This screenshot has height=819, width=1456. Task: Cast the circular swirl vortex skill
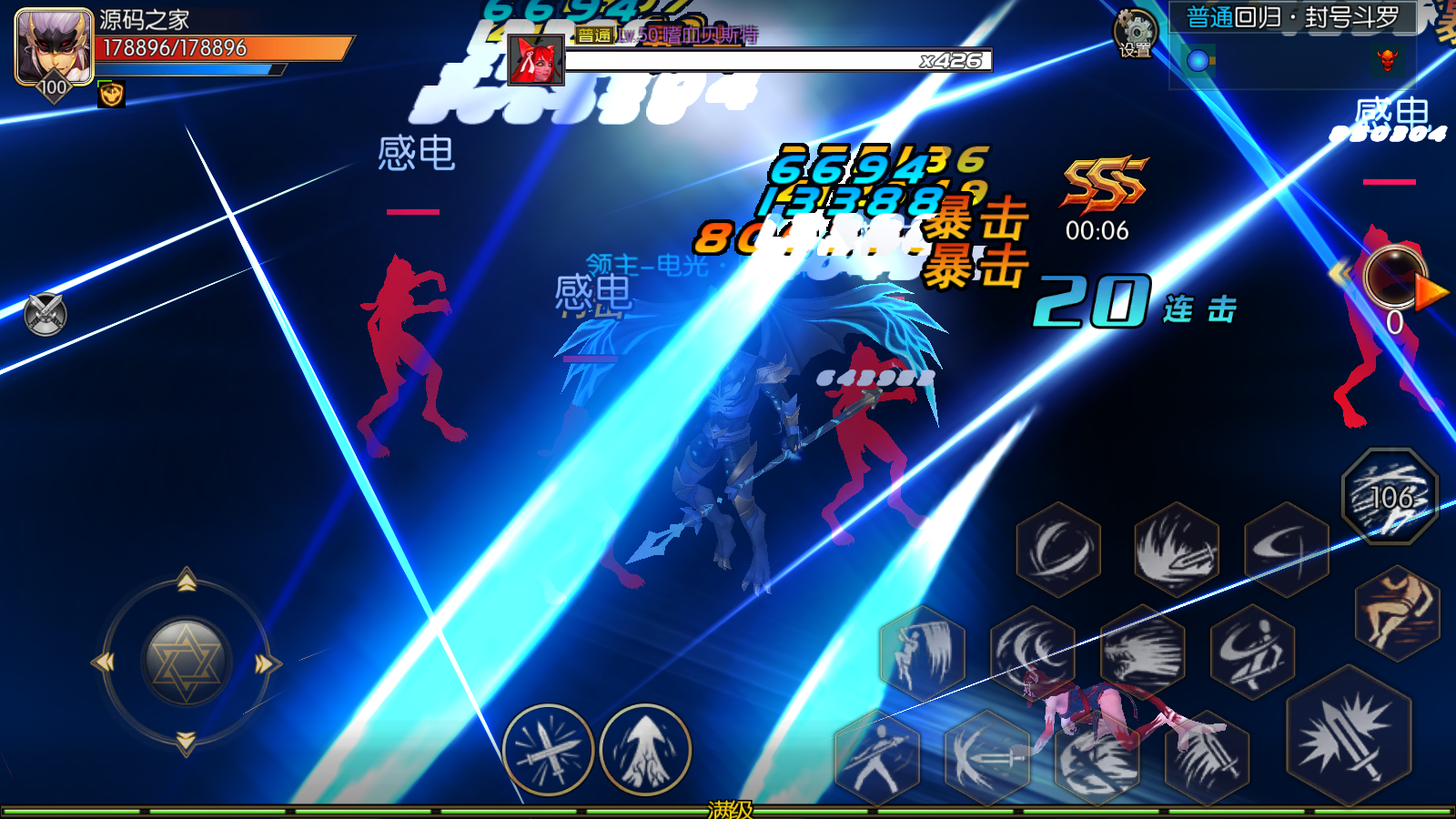1057,550
